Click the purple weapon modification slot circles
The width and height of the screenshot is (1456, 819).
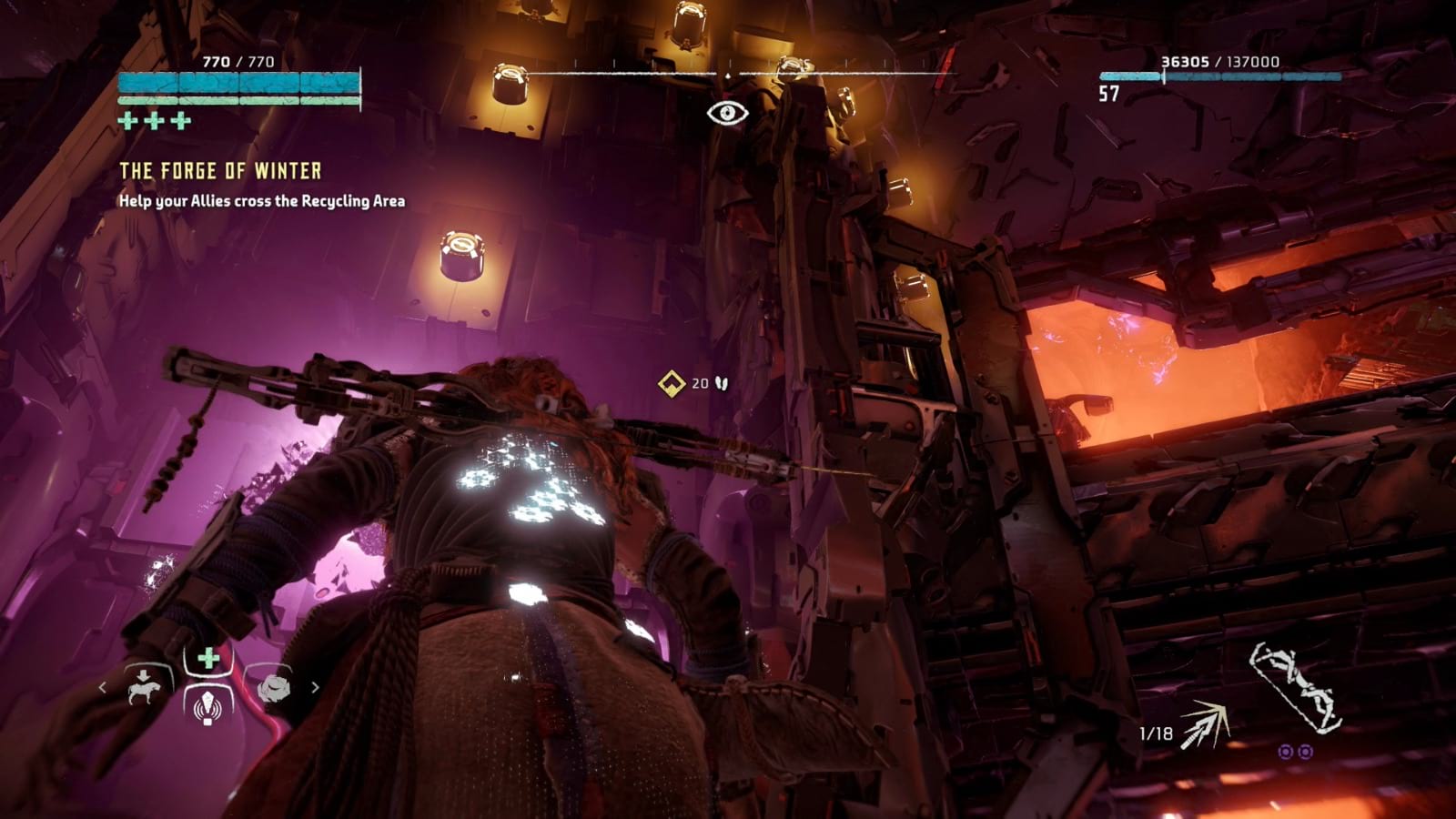1295,752
